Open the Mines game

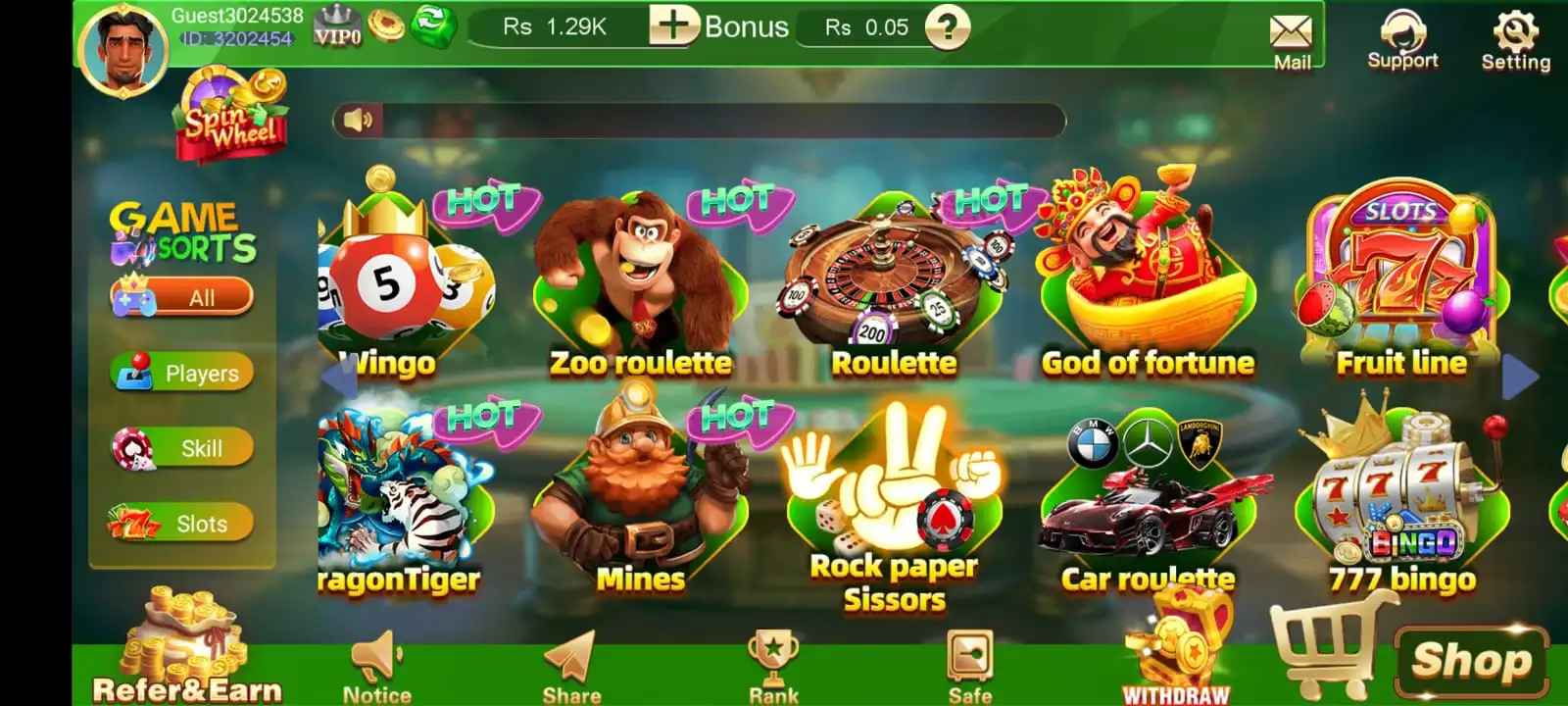coord(639,500)
